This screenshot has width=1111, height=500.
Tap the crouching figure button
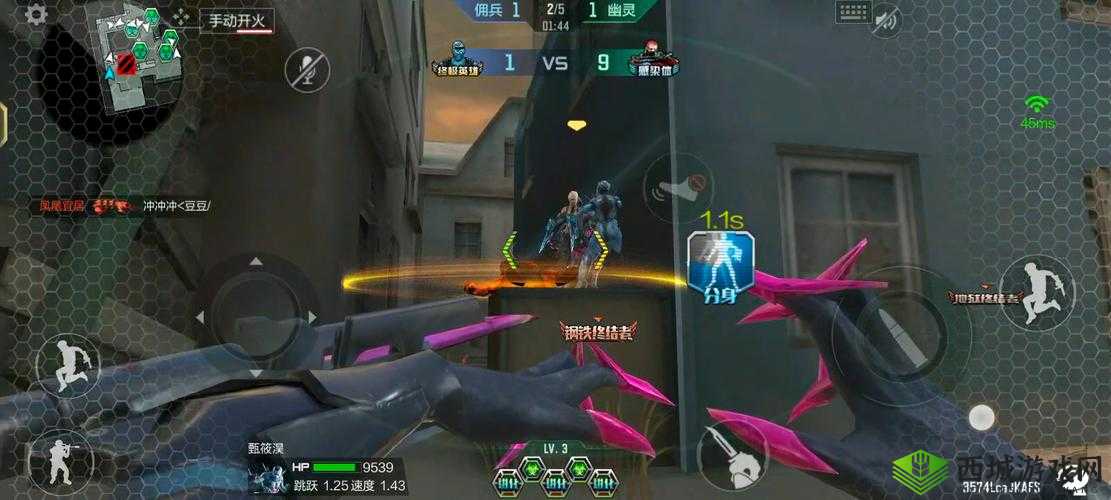pos(68,365)
